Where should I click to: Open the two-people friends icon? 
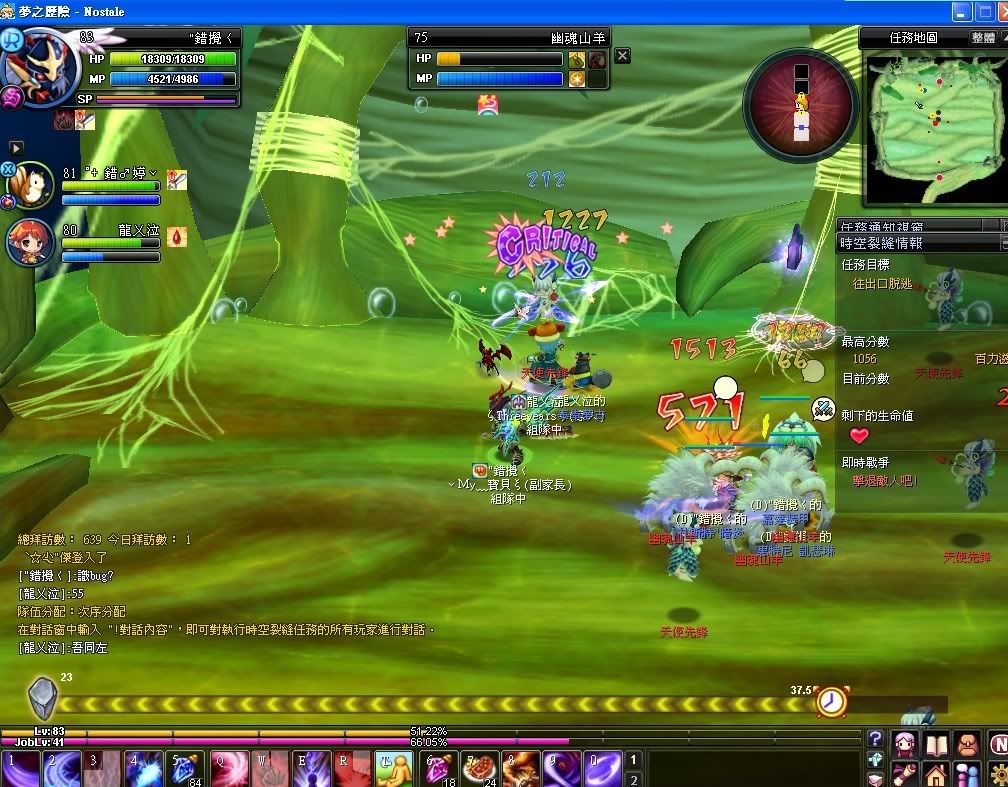coord(967,774)
